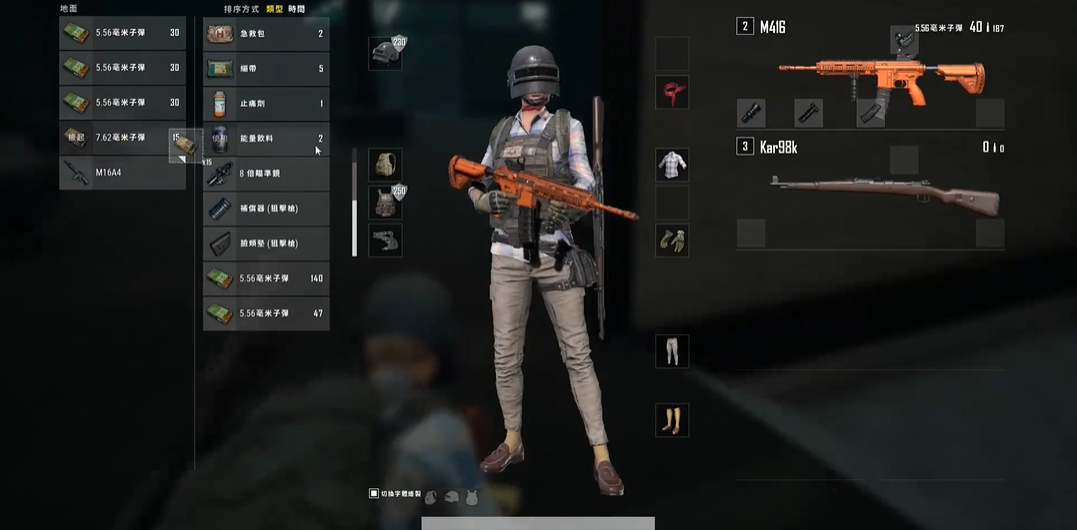The width and height of the screenshot is (1077, 530).
Task: Select the 補償器 sniper compensator item
Action: (266, 208)
